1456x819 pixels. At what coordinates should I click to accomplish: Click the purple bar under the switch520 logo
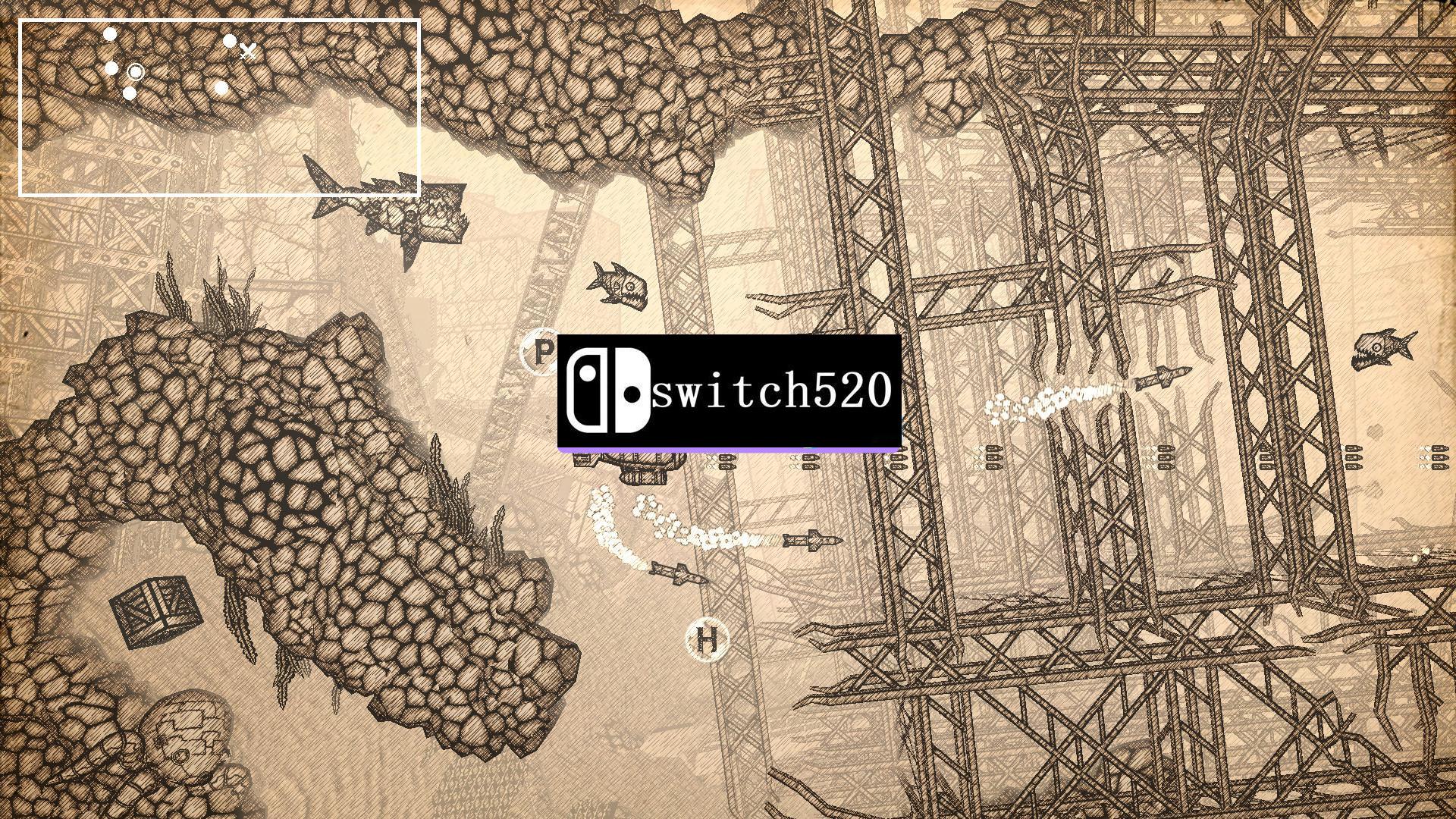click(x=728, y=450)
